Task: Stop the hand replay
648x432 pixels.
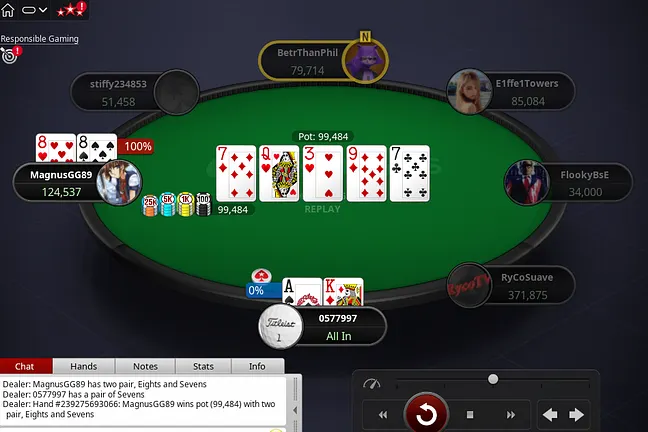Action: tap(469, 414)
